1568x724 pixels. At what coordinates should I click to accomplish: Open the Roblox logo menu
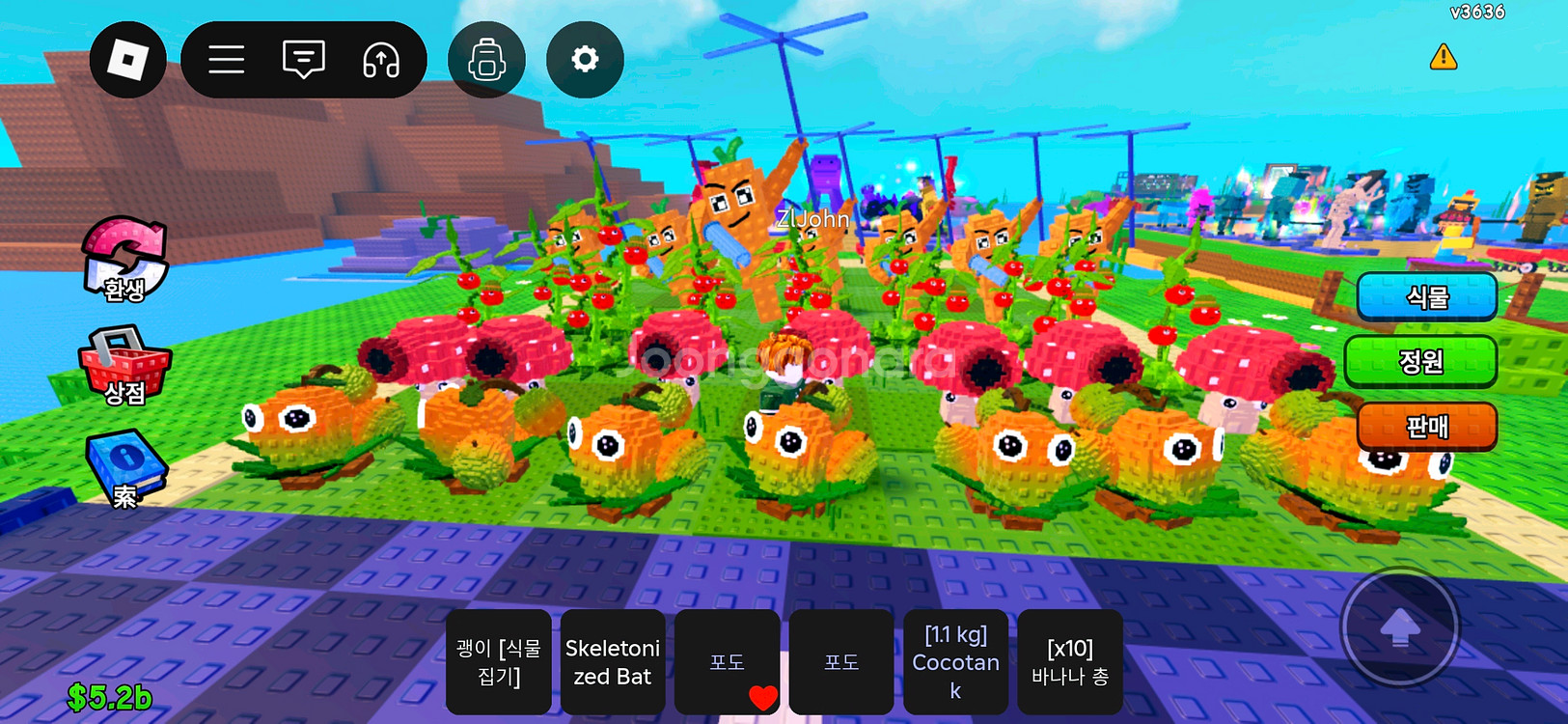(127, 60)
